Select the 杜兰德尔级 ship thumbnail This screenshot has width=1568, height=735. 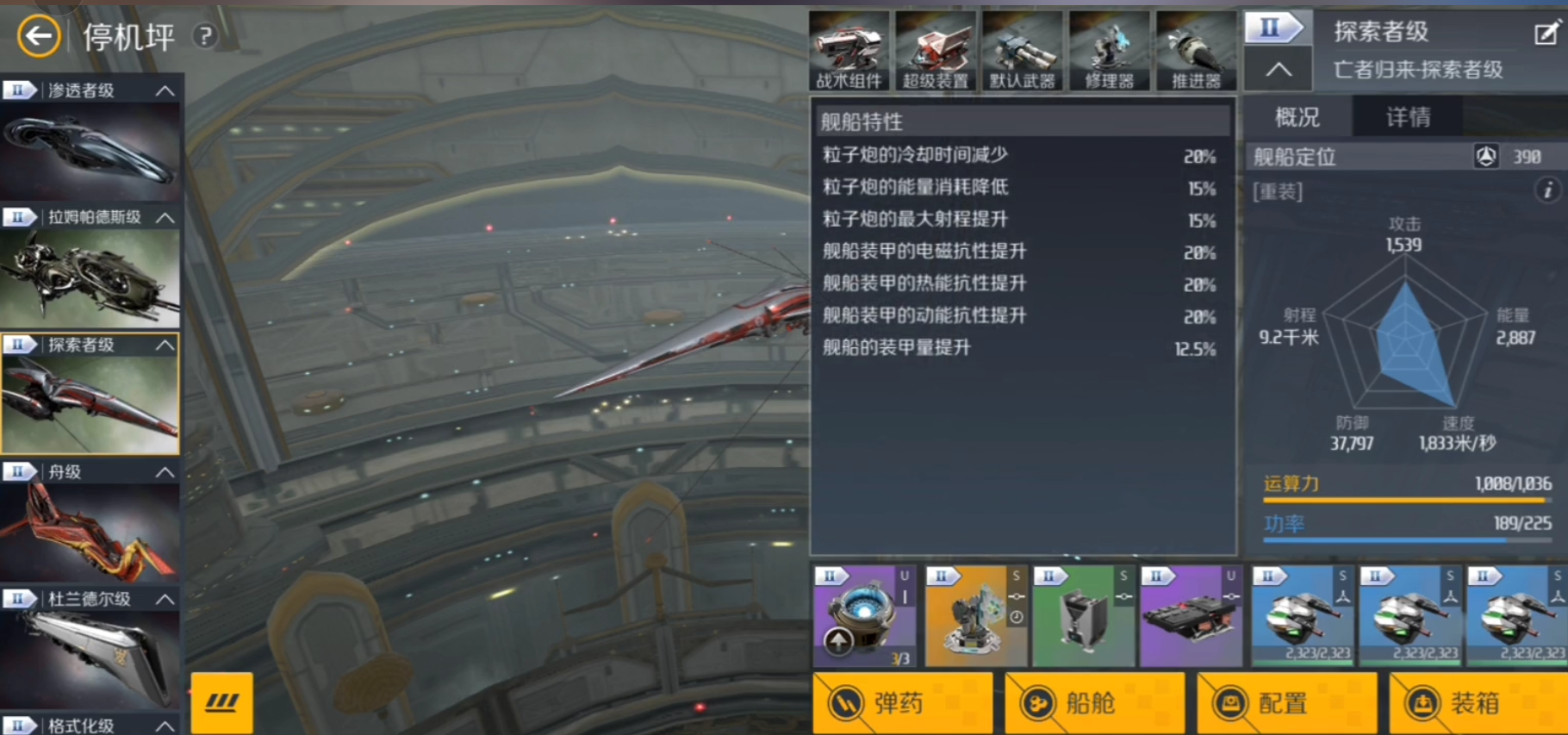(x=90, y=657)
